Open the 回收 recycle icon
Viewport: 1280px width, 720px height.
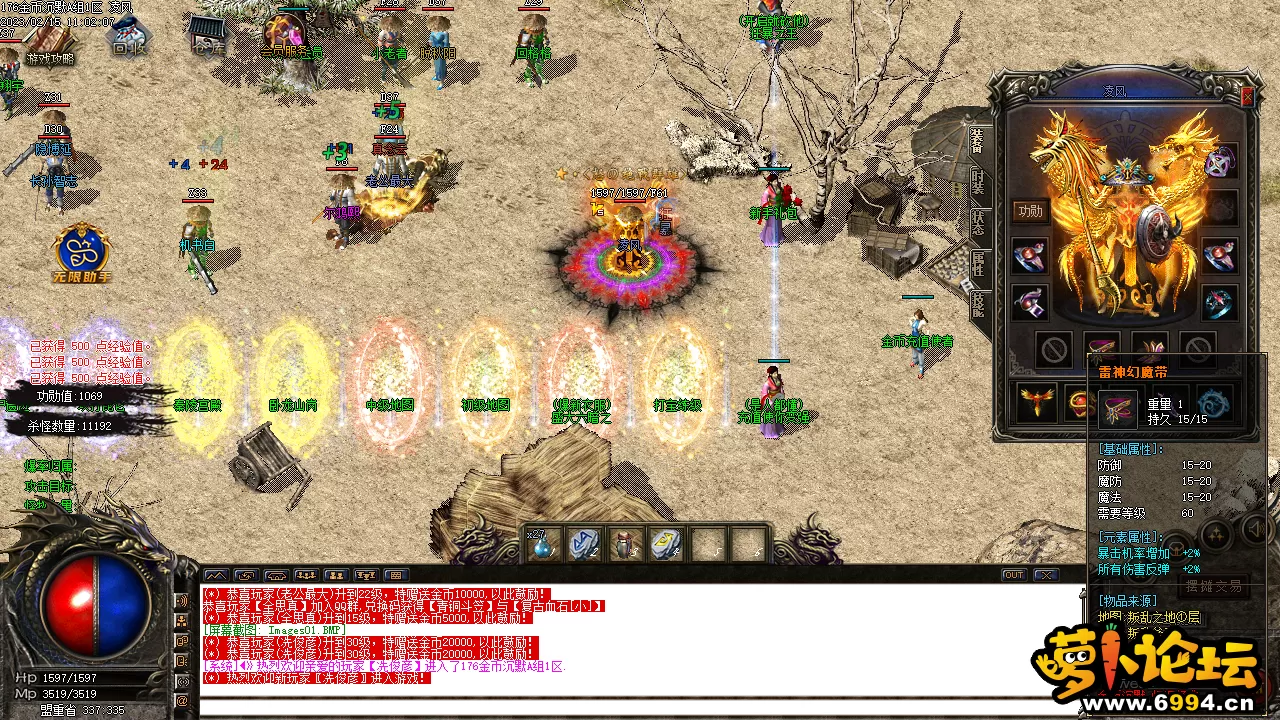tap(128, 38)
